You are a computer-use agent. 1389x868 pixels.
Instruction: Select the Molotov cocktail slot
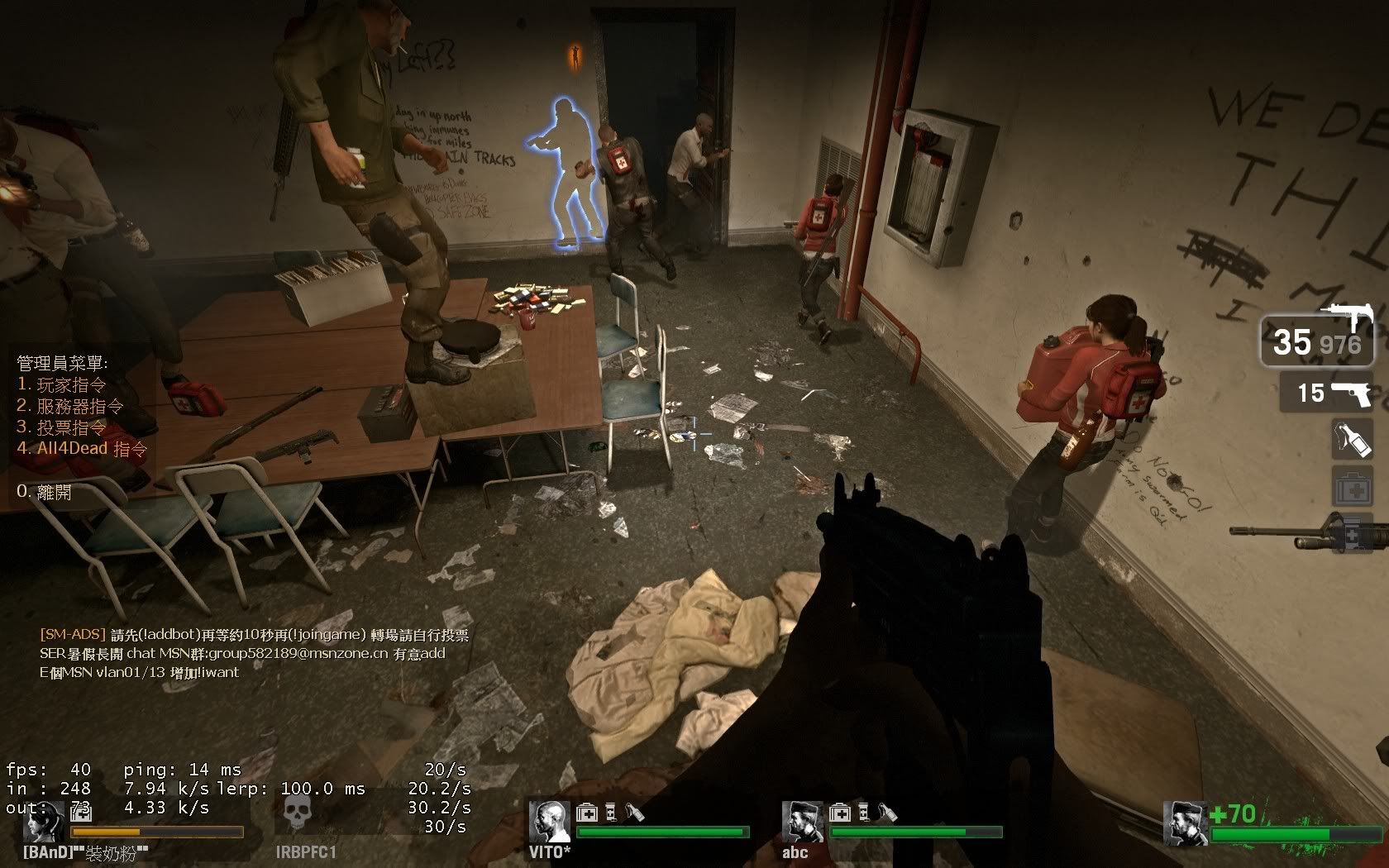click(1352, 438)
